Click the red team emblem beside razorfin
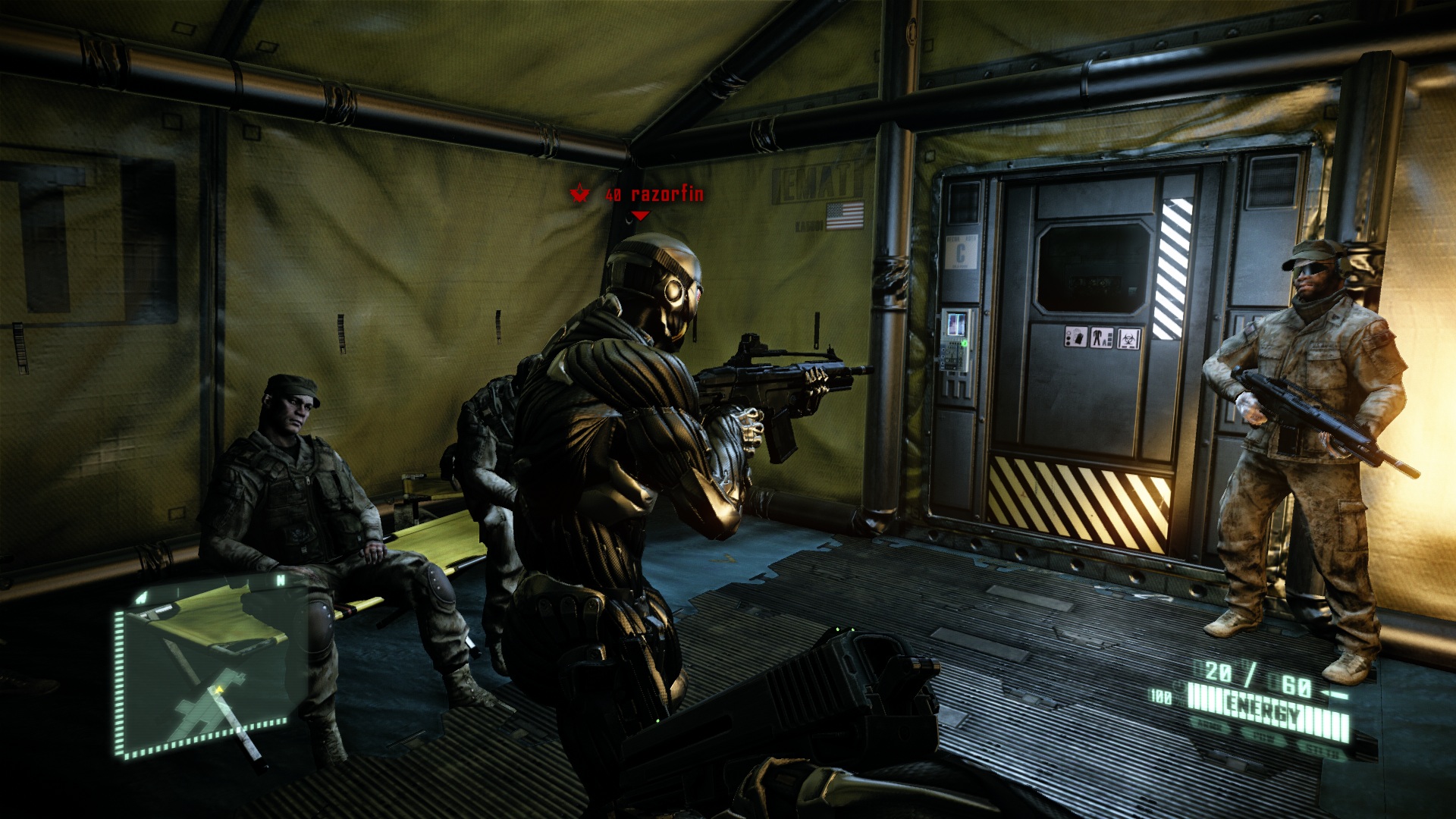The width and height of the screenshot is (1456, 819). (580, 193)
